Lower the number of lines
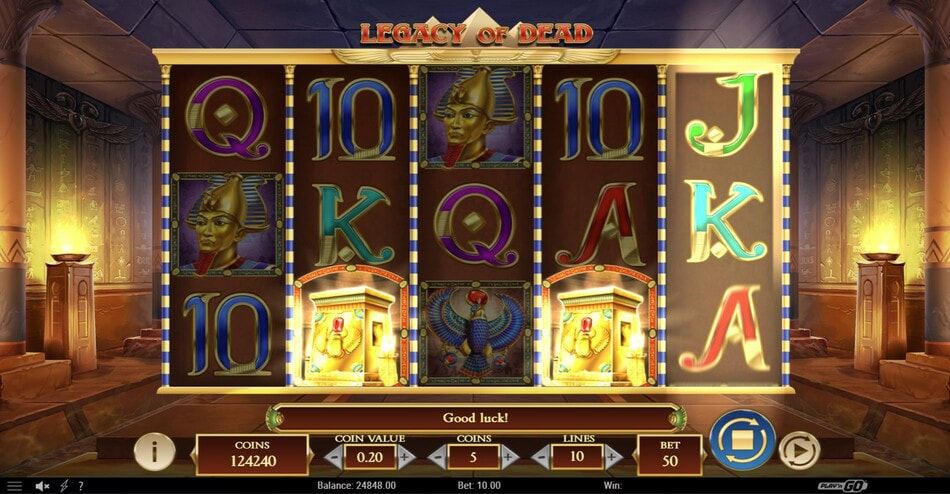Viewport: 950px width, 494px height. pos(541,457)
